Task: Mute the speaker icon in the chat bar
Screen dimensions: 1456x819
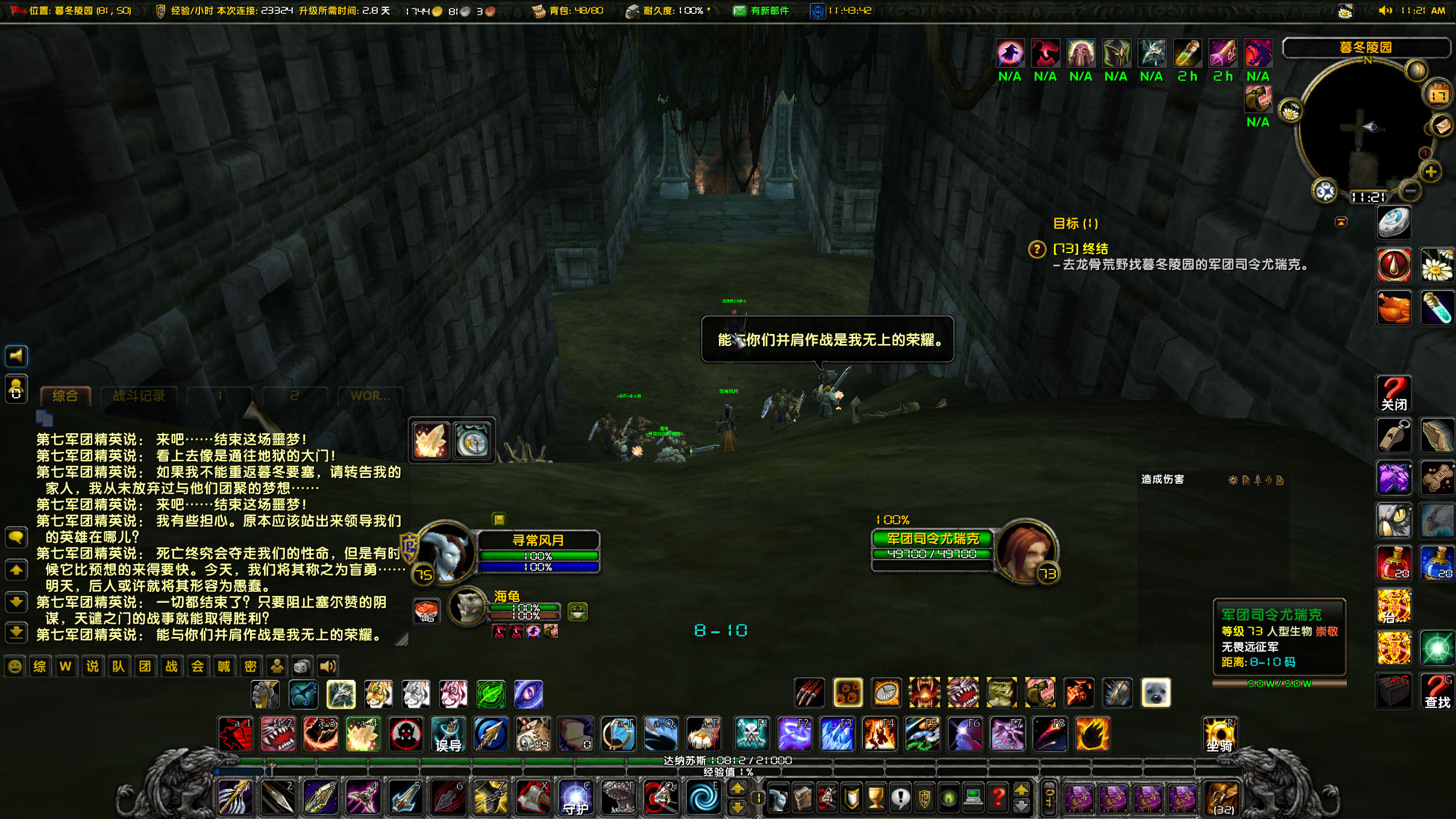Action: coord(327,666)
